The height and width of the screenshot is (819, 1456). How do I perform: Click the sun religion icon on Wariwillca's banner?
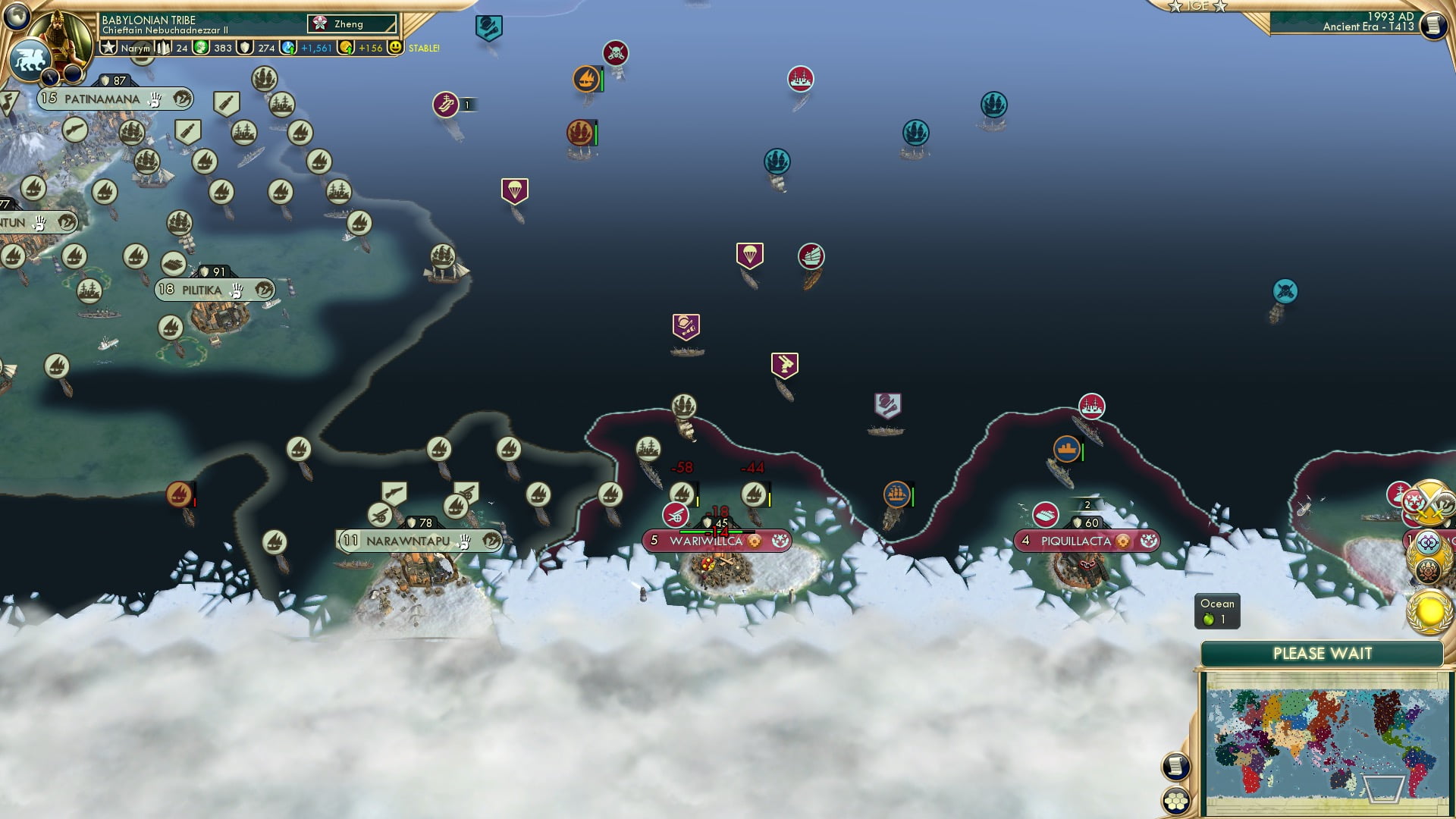click(756, 541)
